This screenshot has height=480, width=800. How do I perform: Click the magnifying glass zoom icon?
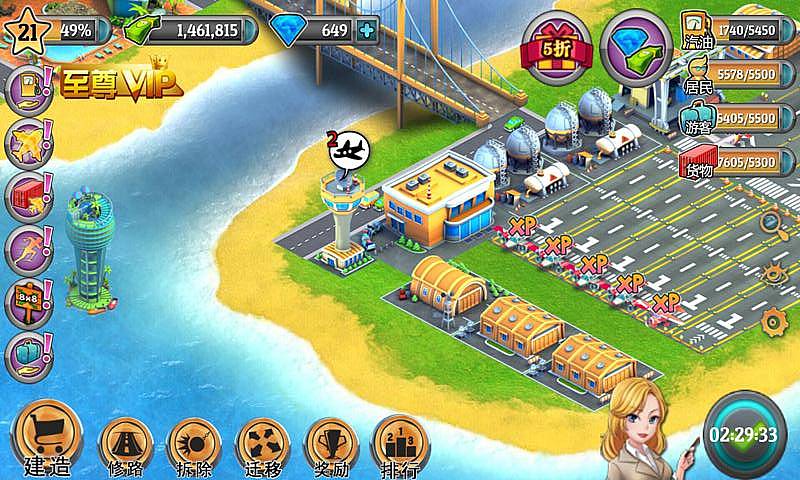pyautogui.click(x=771, y=223)
